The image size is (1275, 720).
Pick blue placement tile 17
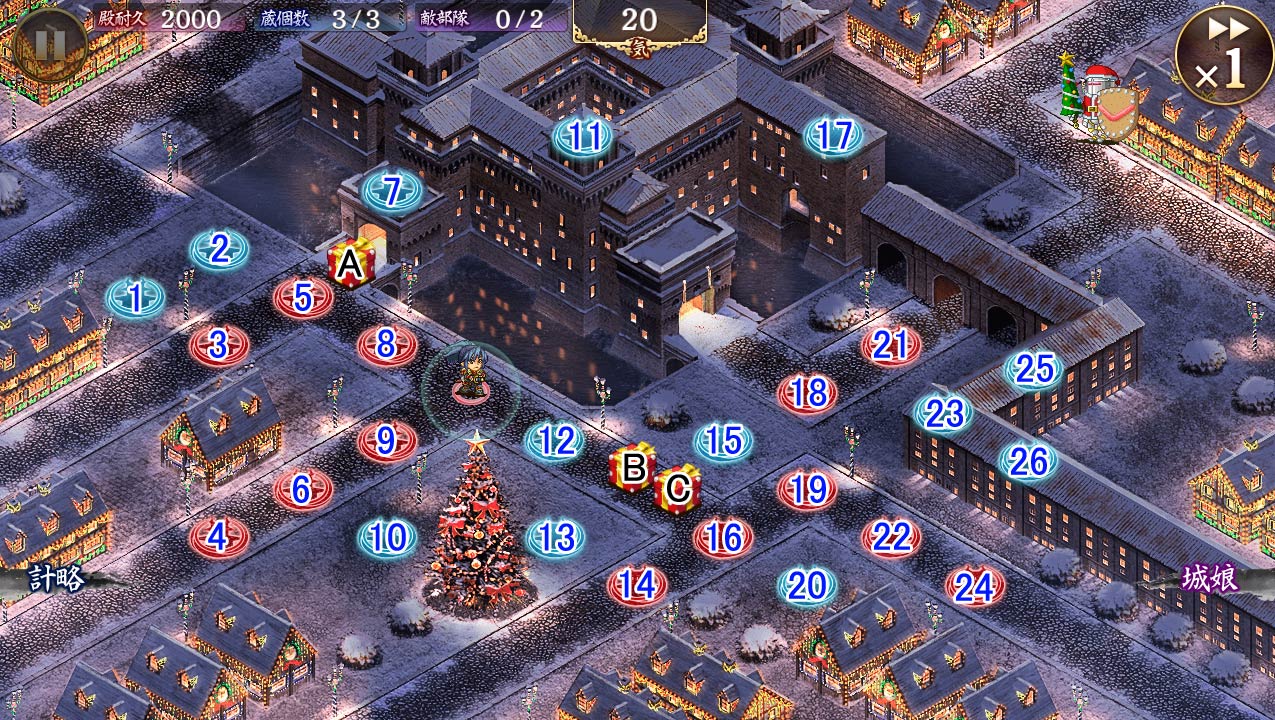834,136
